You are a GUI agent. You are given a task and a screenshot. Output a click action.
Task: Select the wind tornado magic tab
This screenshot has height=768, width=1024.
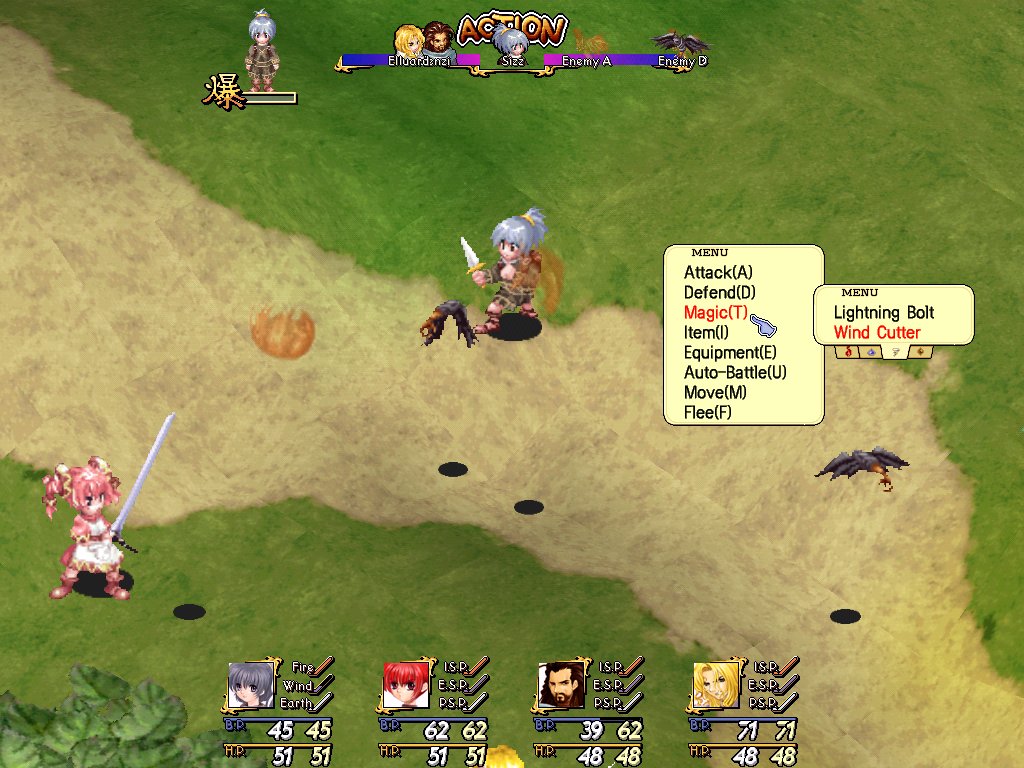coord(897,351)
